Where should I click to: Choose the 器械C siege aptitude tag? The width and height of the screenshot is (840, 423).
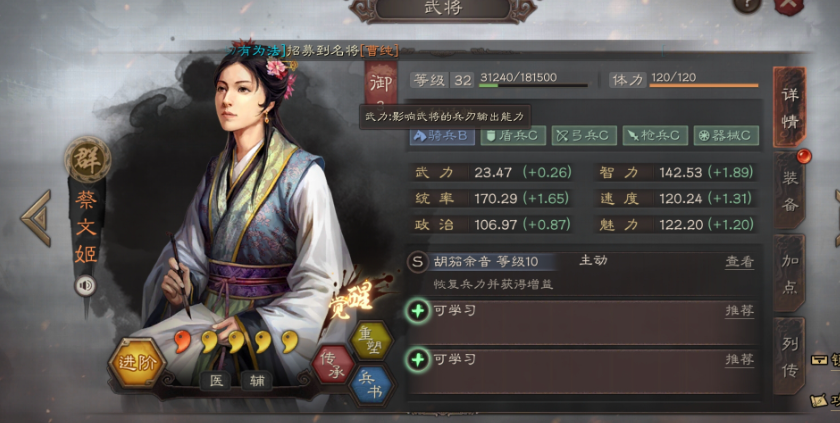[726, 135]
